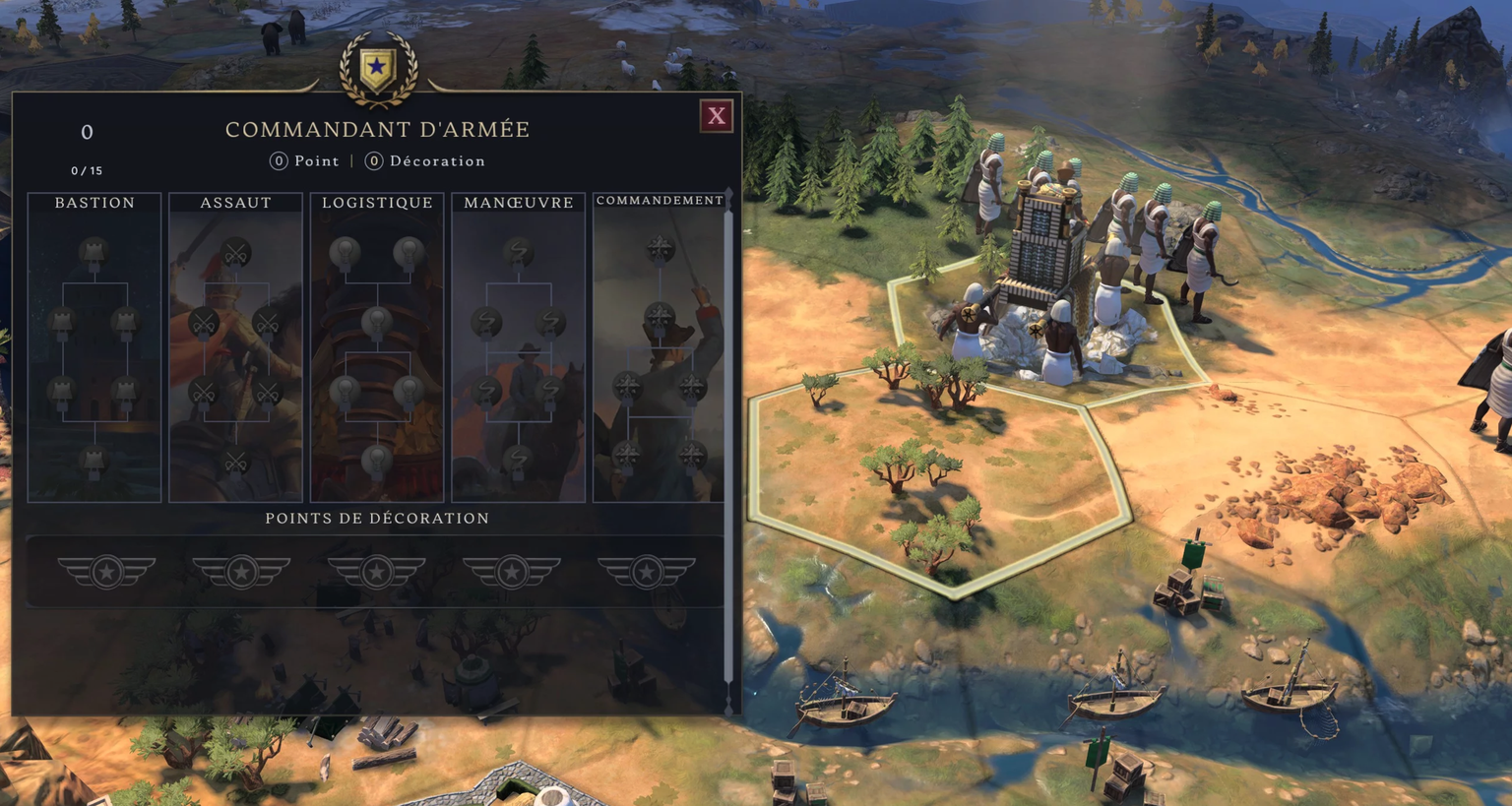Choose the final promotion in the Bastion tree
The width and height of the screenshot is (1512, 806).
(x=94, y=460)
